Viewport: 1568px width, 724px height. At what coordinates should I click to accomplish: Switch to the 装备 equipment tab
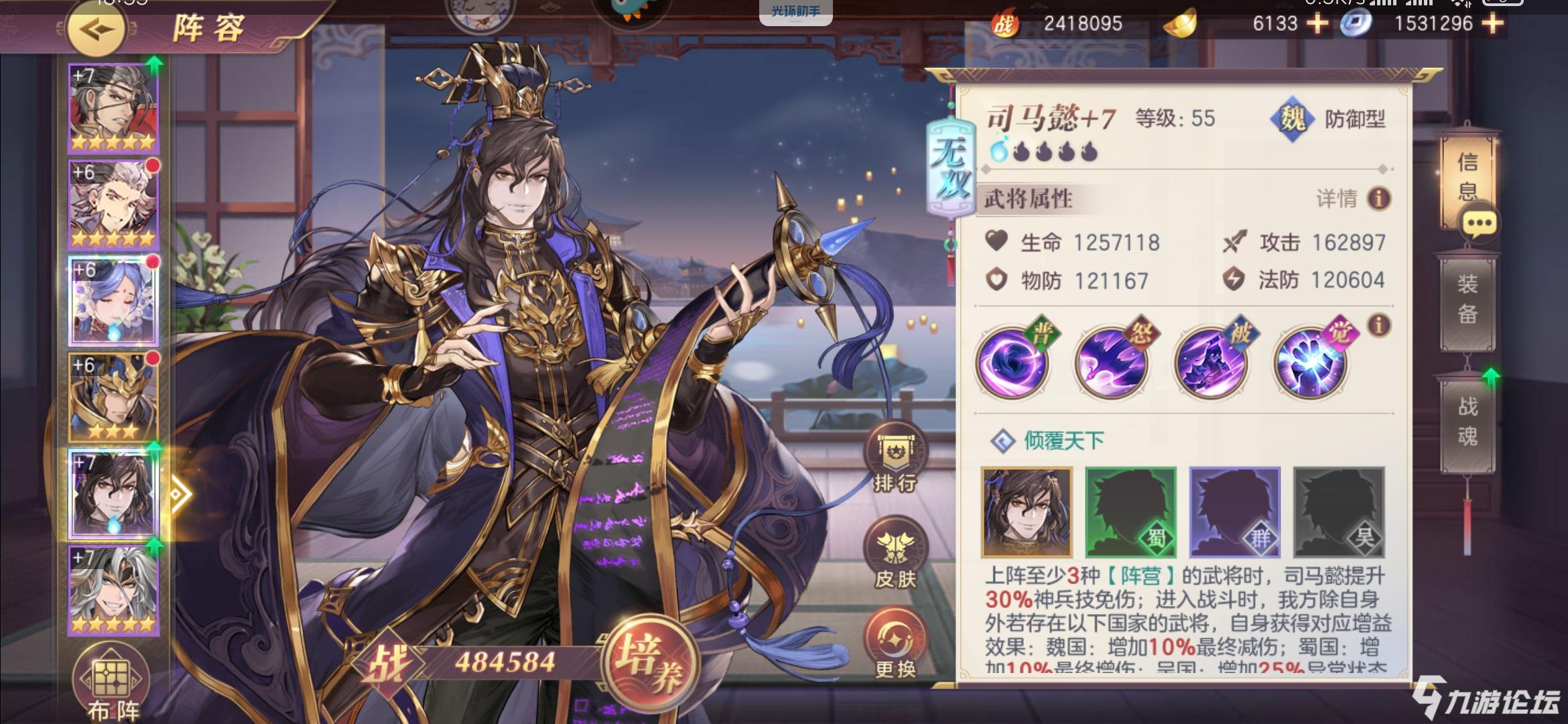[1467, 299]
